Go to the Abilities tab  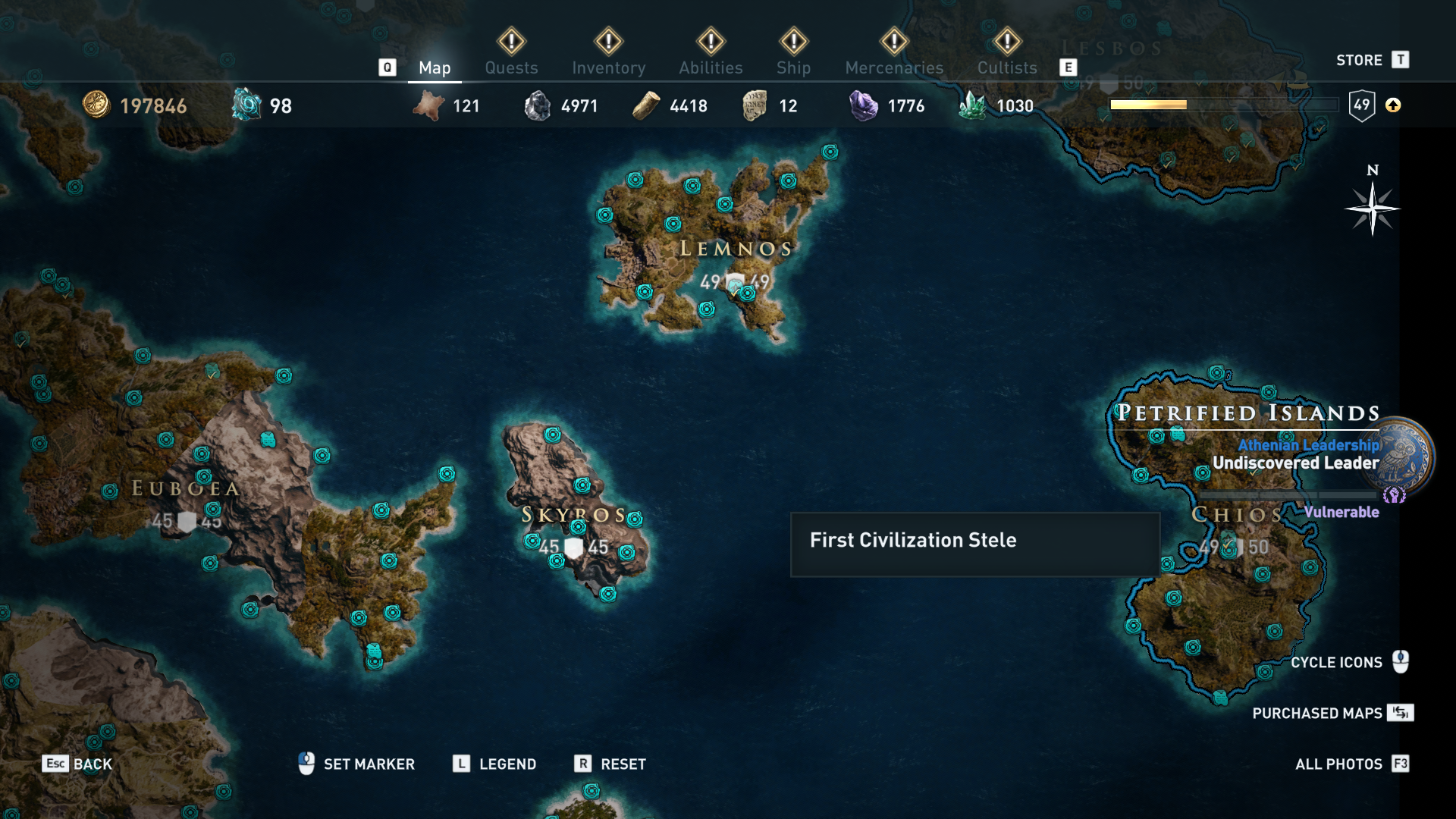(711, 67)
